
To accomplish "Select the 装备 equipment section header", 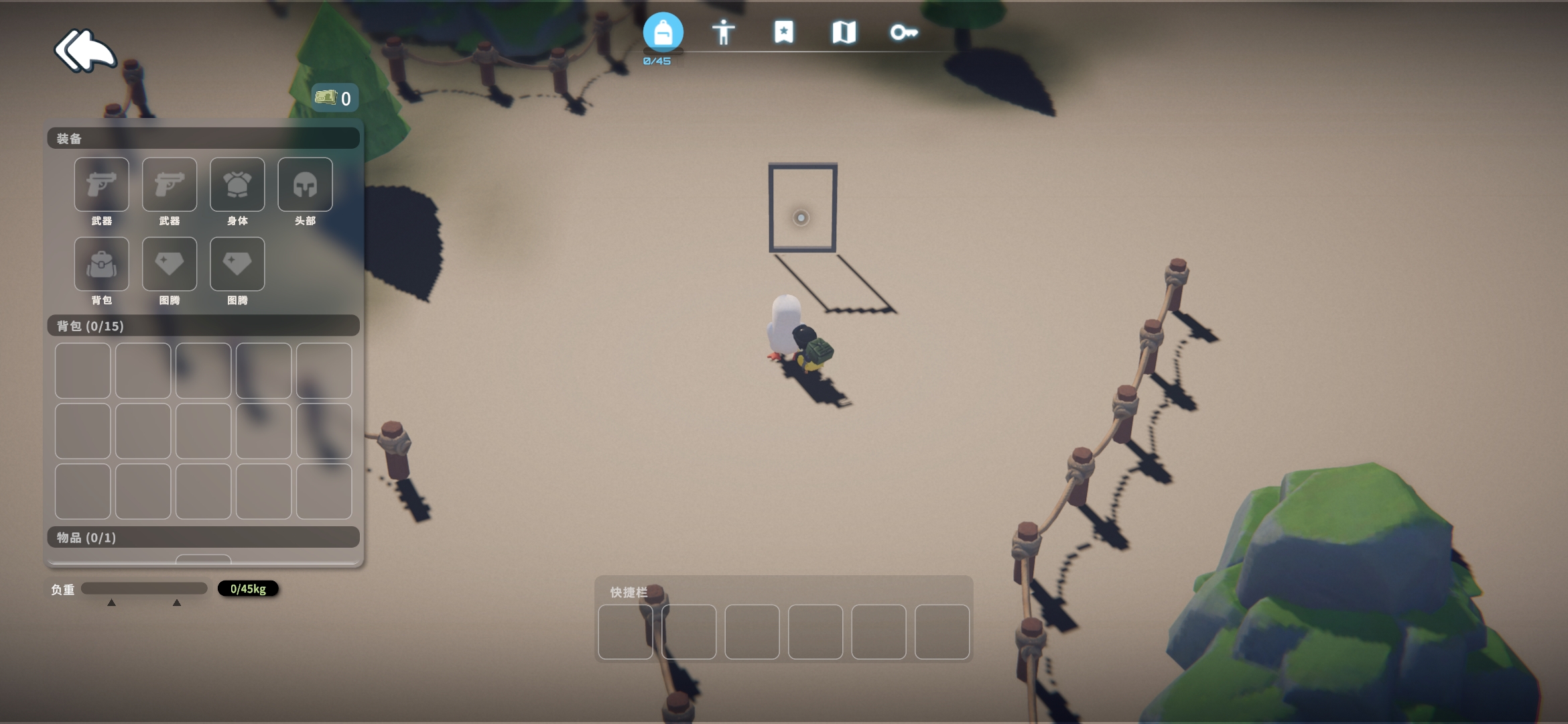I will pyautogui.click(x=203, y=139).
